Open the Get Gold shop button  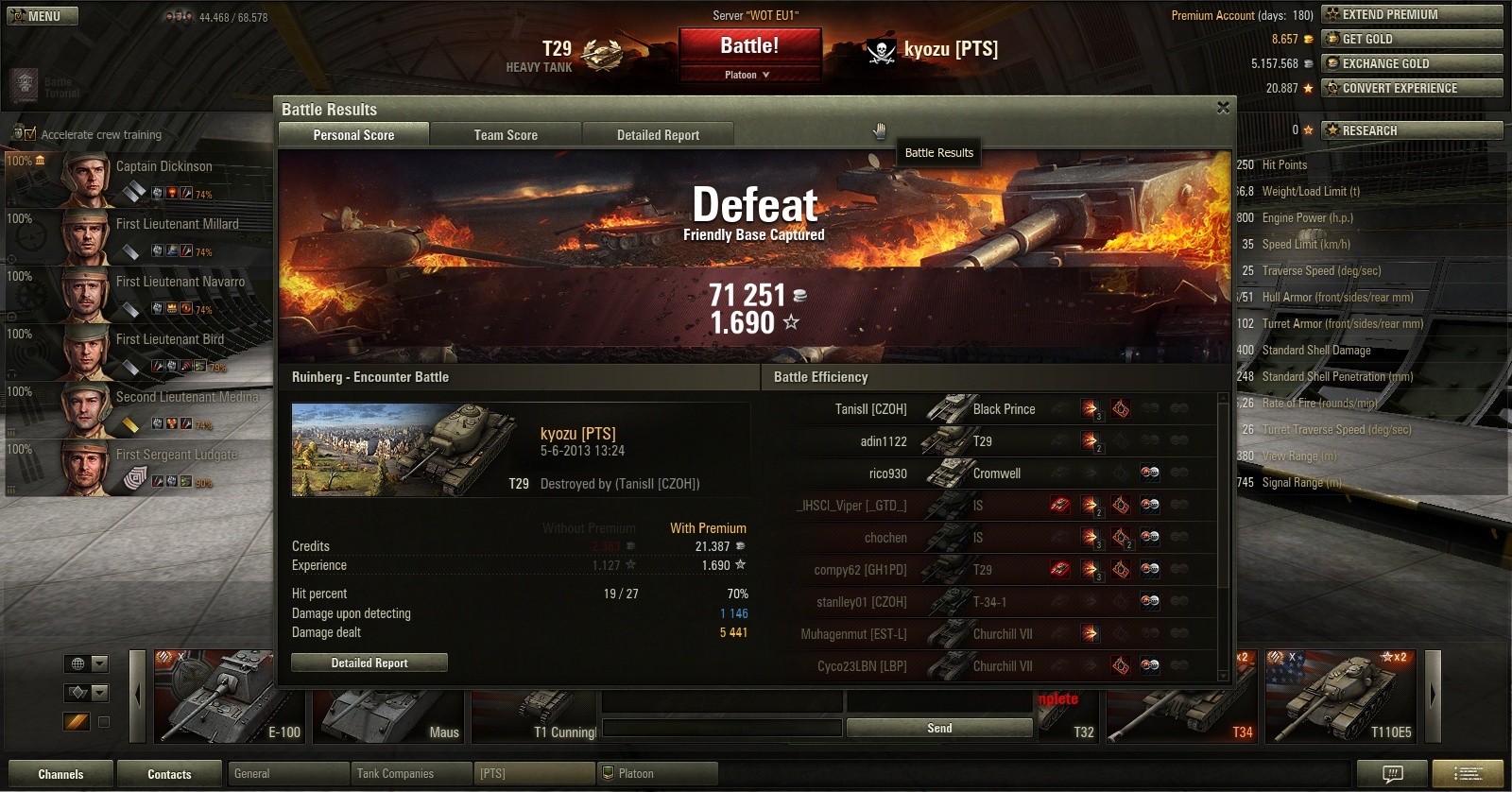[1412, 39]
